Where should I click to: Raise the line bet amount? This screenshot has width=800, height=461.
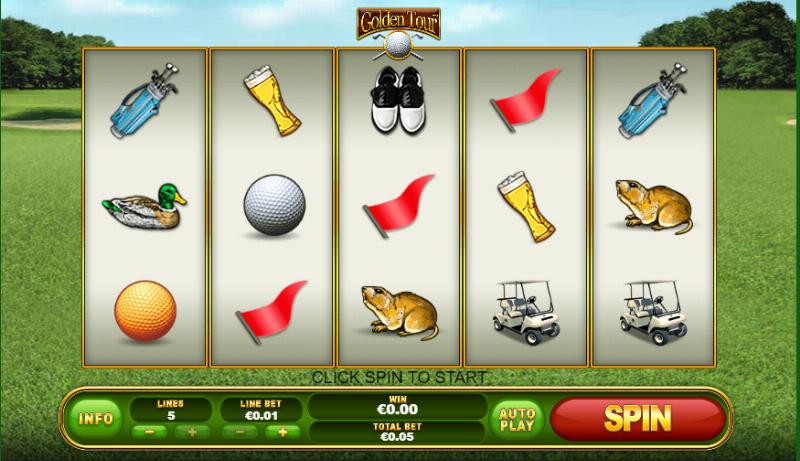click(282, 432)
